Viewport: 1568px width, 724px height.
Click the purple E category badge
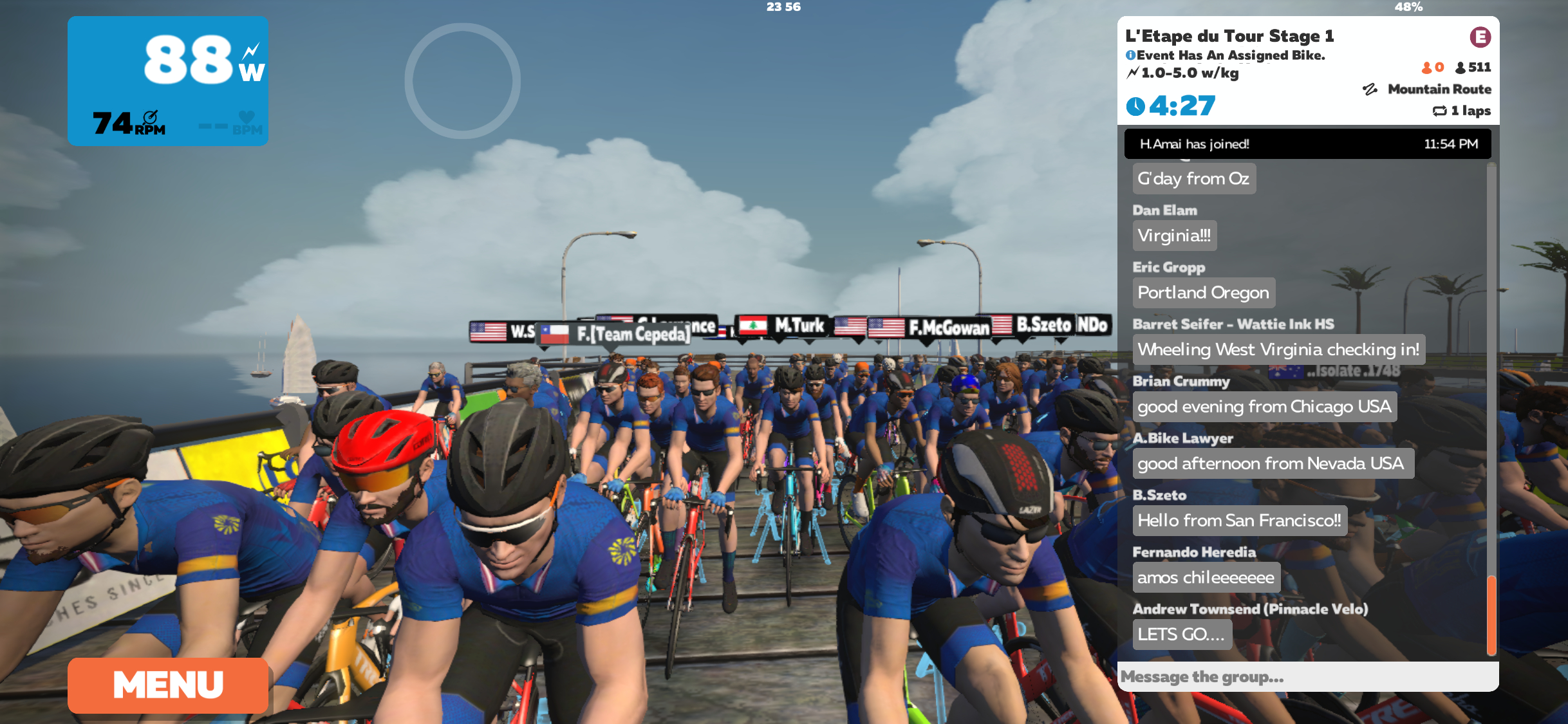point(1480,37)
